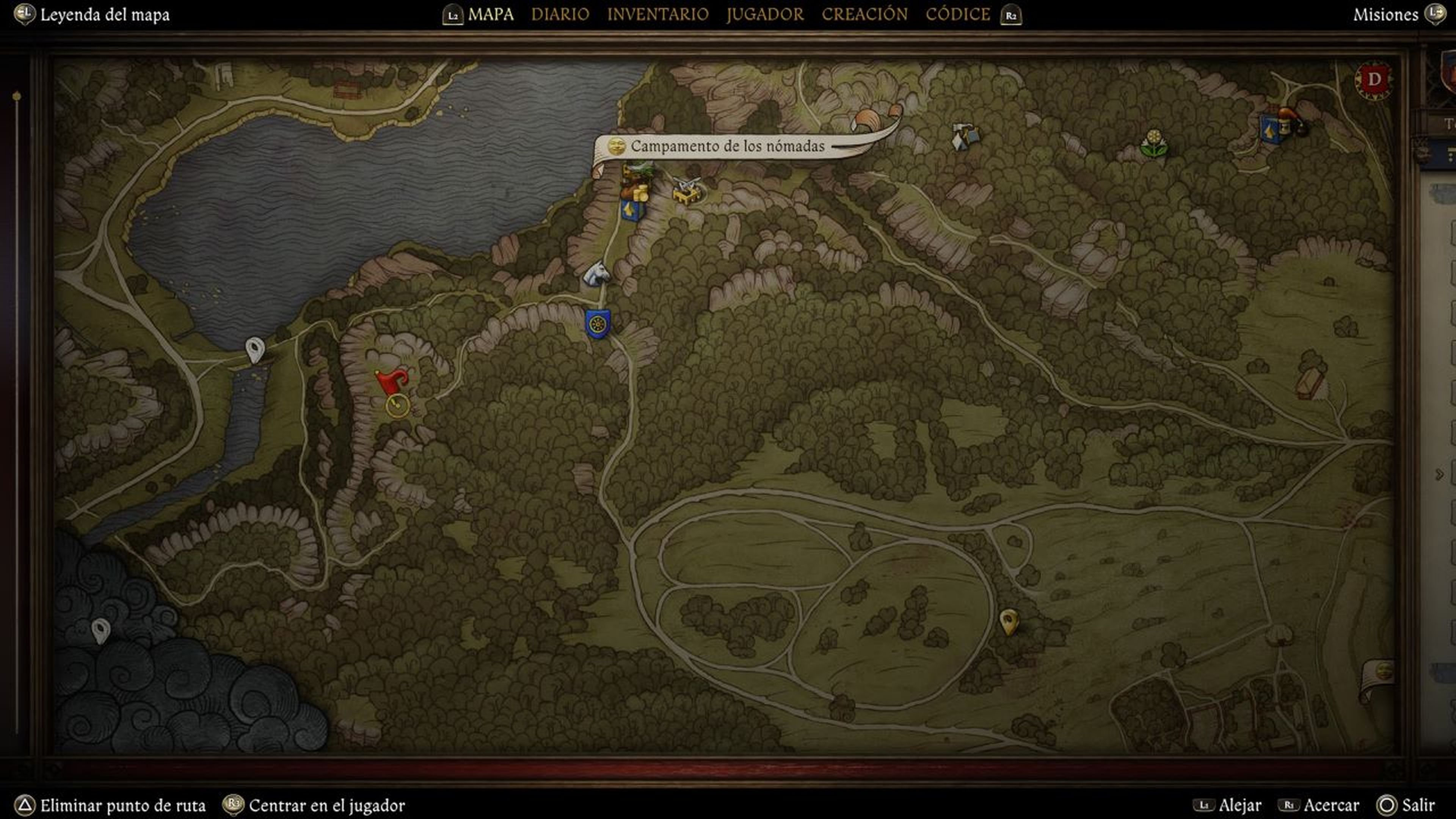This screenshot has height=819, width=1456.
Task: Select the Campamento de los nómadas label
Action: pos(727,146)
